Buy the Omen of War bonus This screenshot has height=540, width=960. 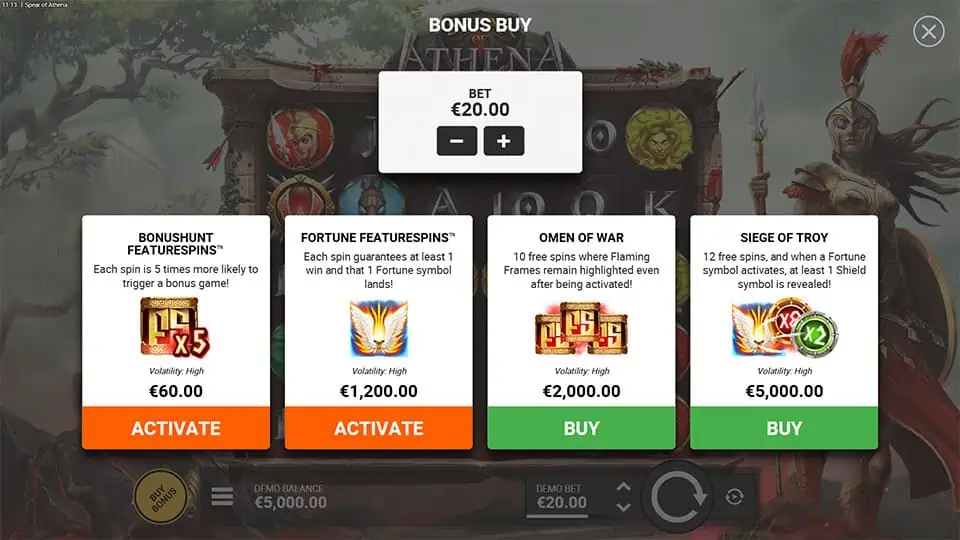click(x=581, y=428)
